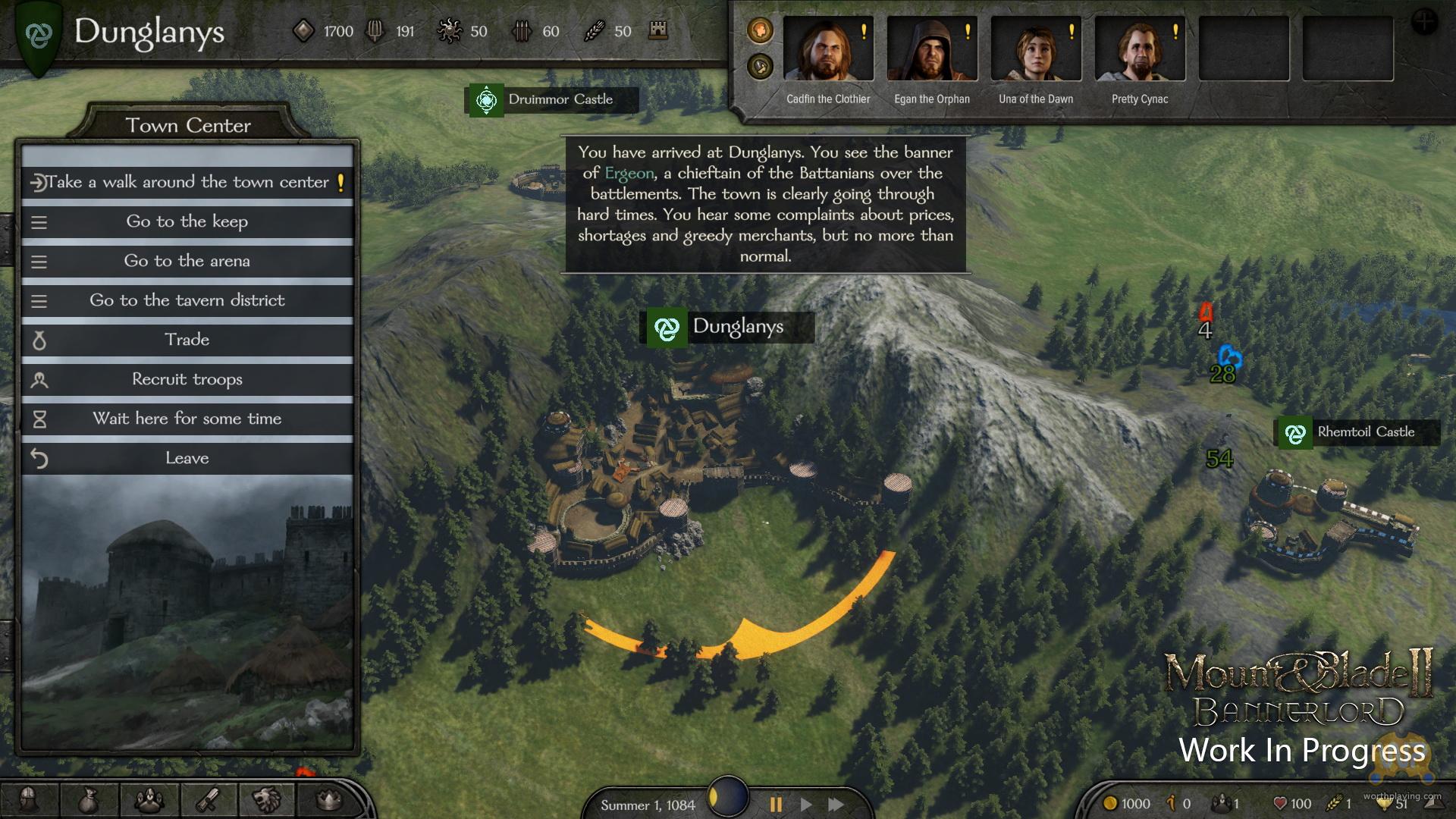Choose Go to the arena

(x=187, y=261)
